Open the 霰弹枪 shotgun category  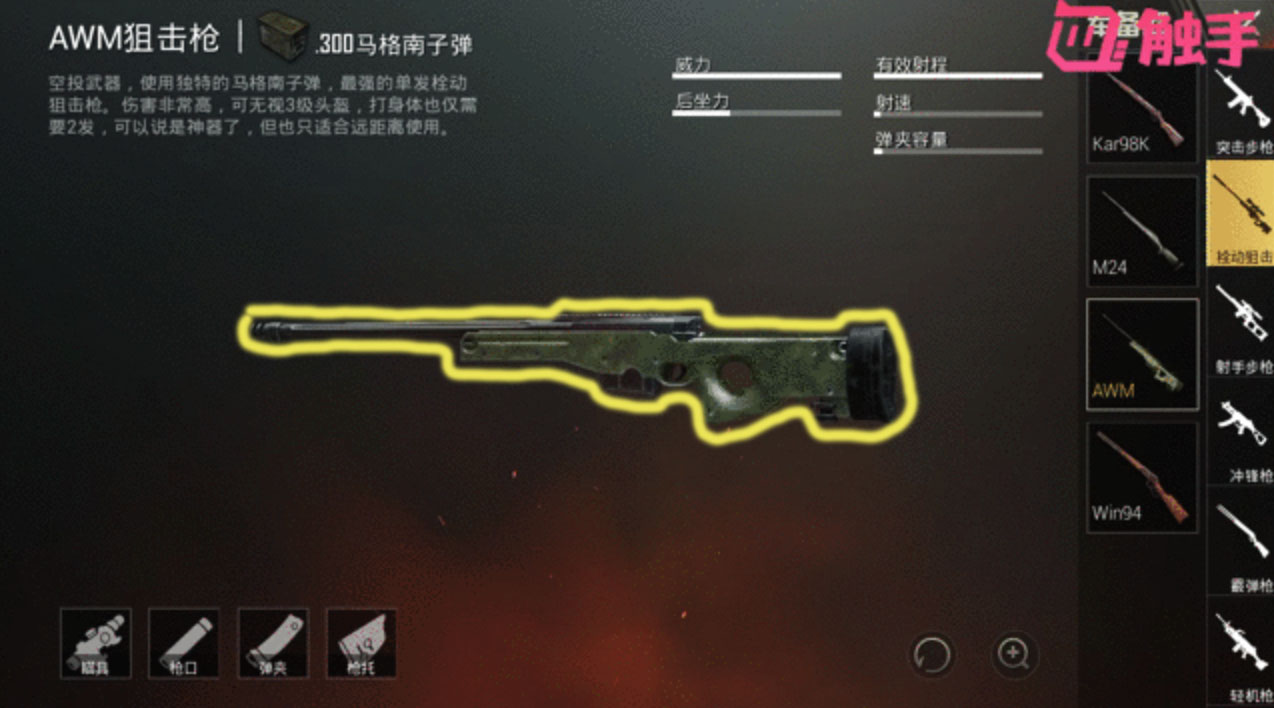1241,545
